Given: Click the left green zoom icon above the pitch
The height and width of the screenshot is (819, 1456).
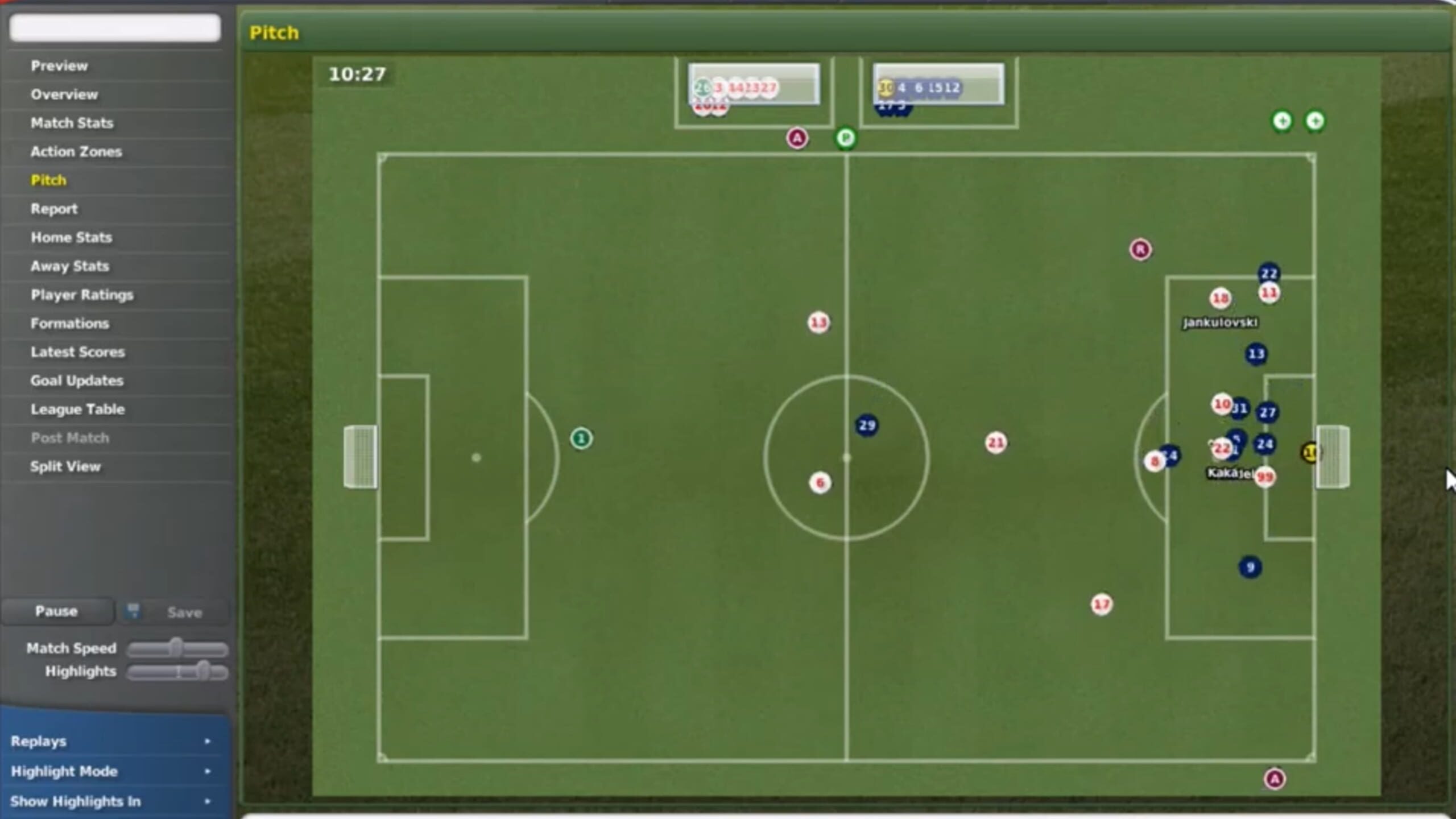Looking at the screenshot, I should [x=1281, y=121].
